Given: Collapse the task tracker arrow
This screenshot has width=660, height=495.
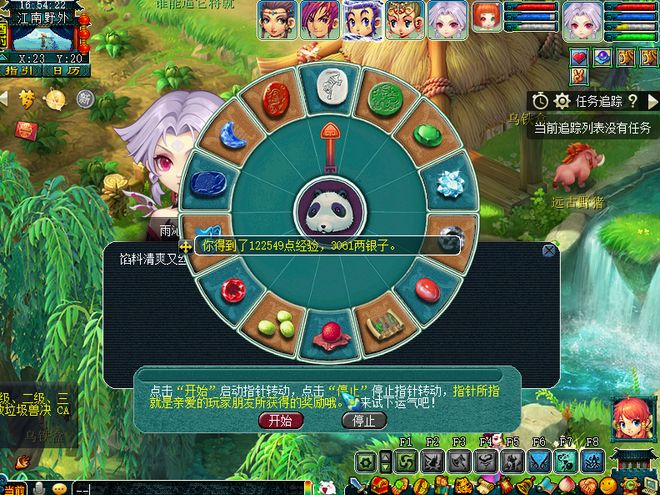Looking at the screenshot, I should pyautogui.click(x=651, y=101).
